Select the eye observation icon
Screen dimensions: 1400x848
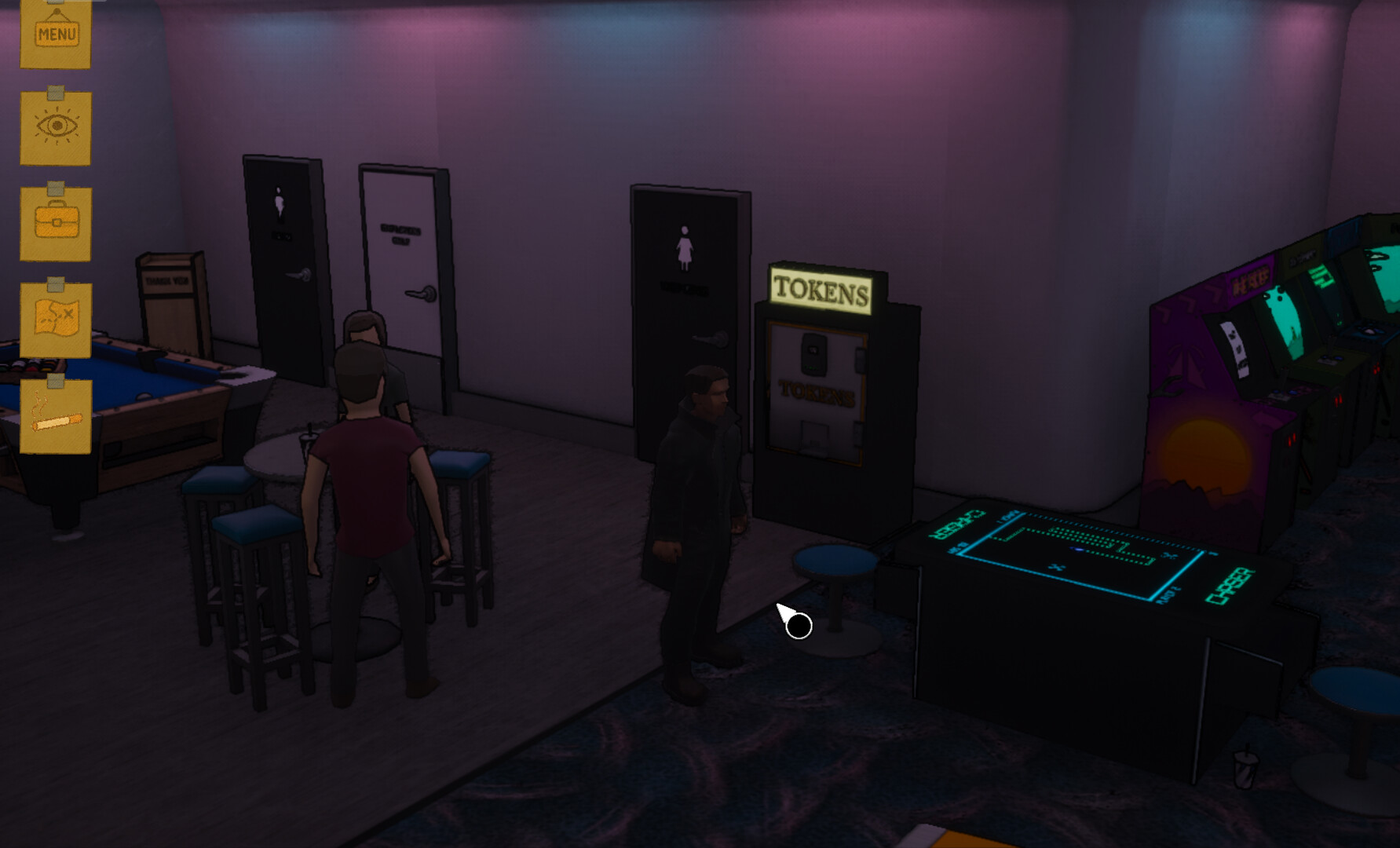(55, 126)
